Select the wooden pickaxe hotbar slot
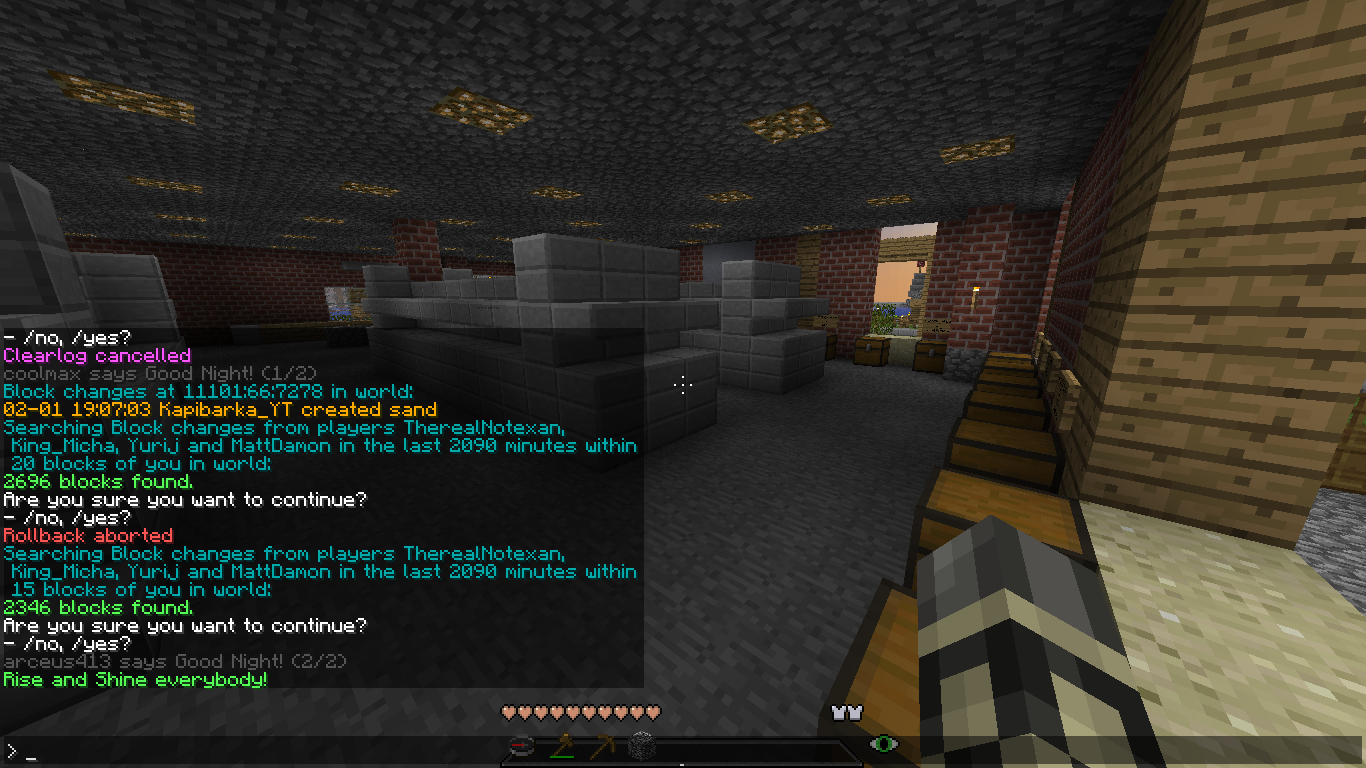This screenshot has width=1366, height=768. tap(601, 746)
